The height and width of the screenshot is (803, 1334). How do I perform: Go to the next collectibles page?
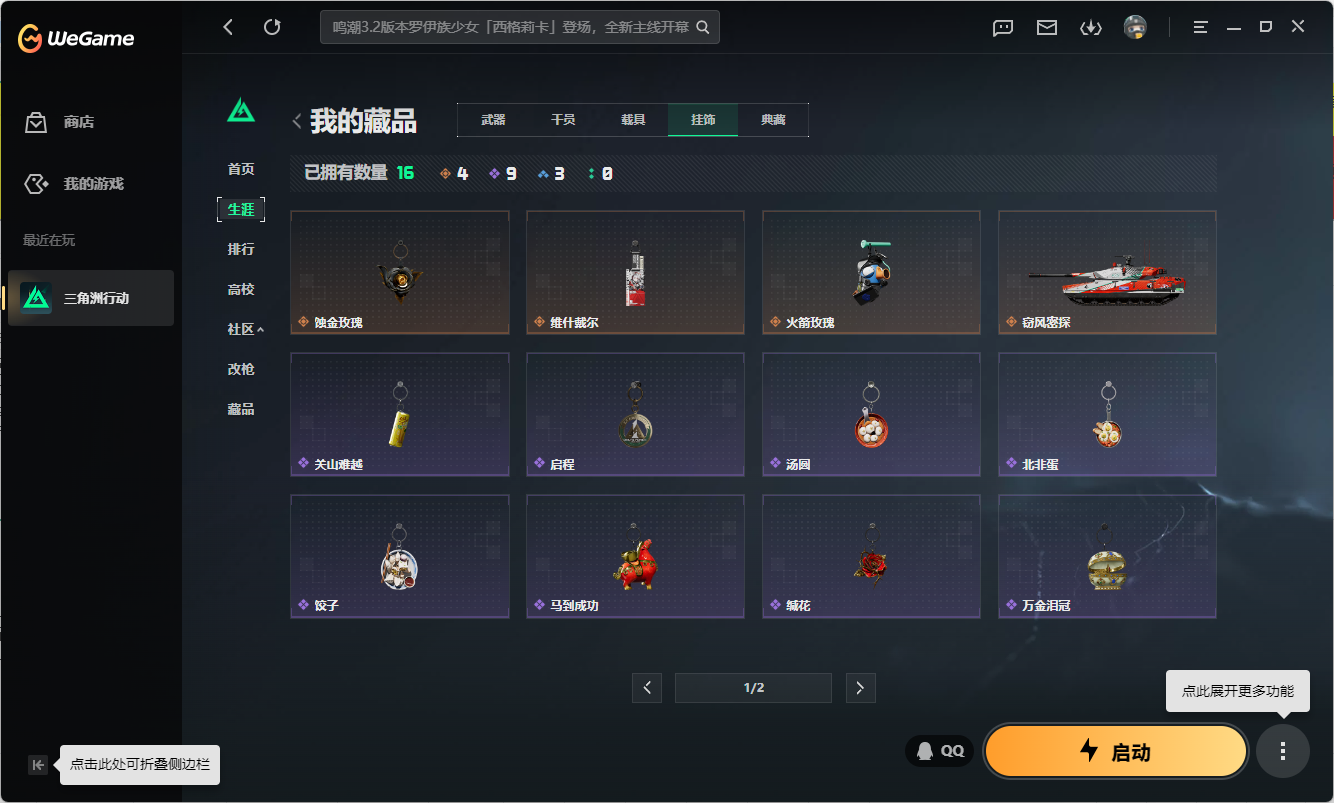(x=860, y=687)
